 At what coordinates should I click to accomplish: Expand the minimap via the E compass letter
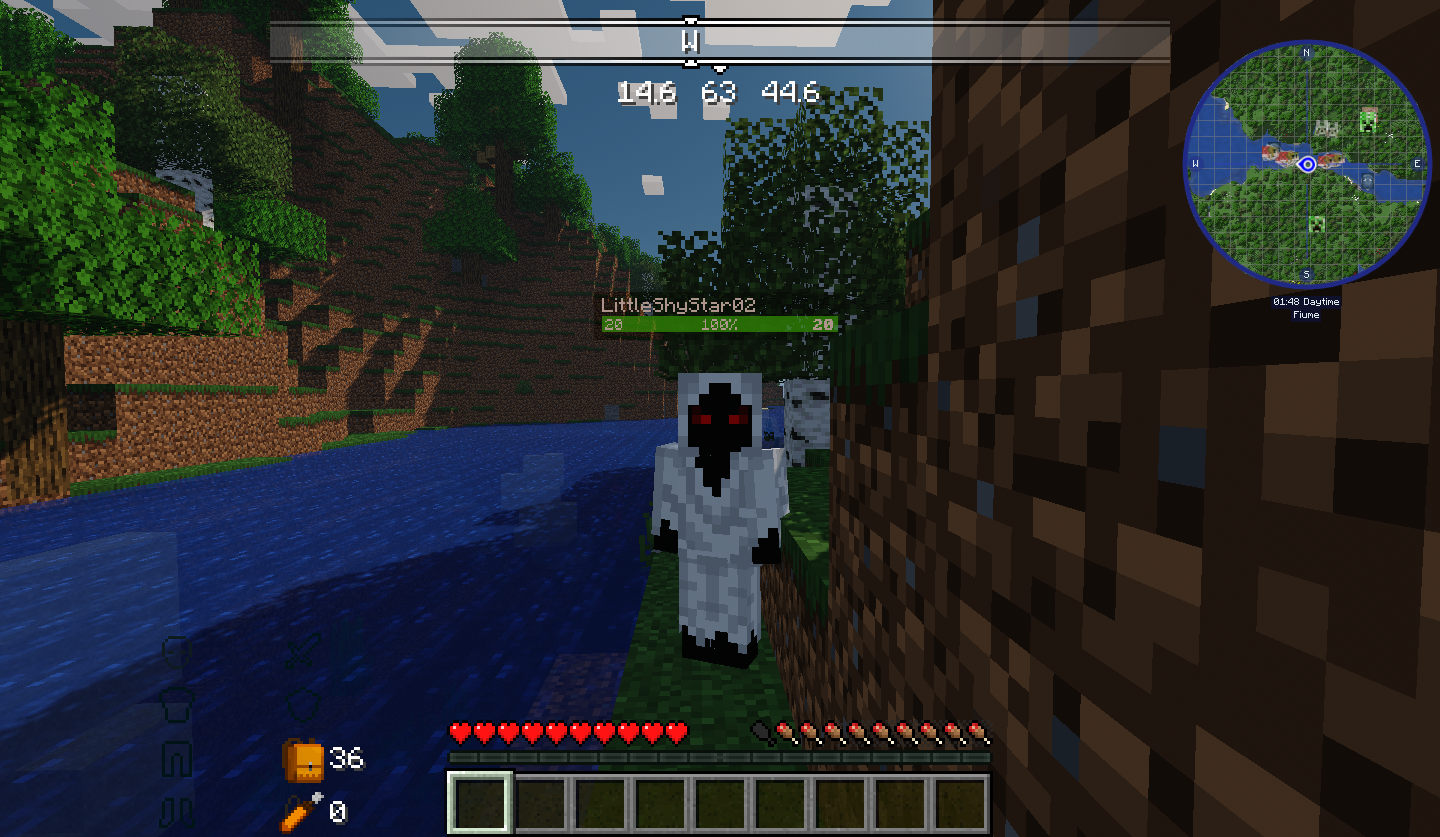(x=1418, y=163)
